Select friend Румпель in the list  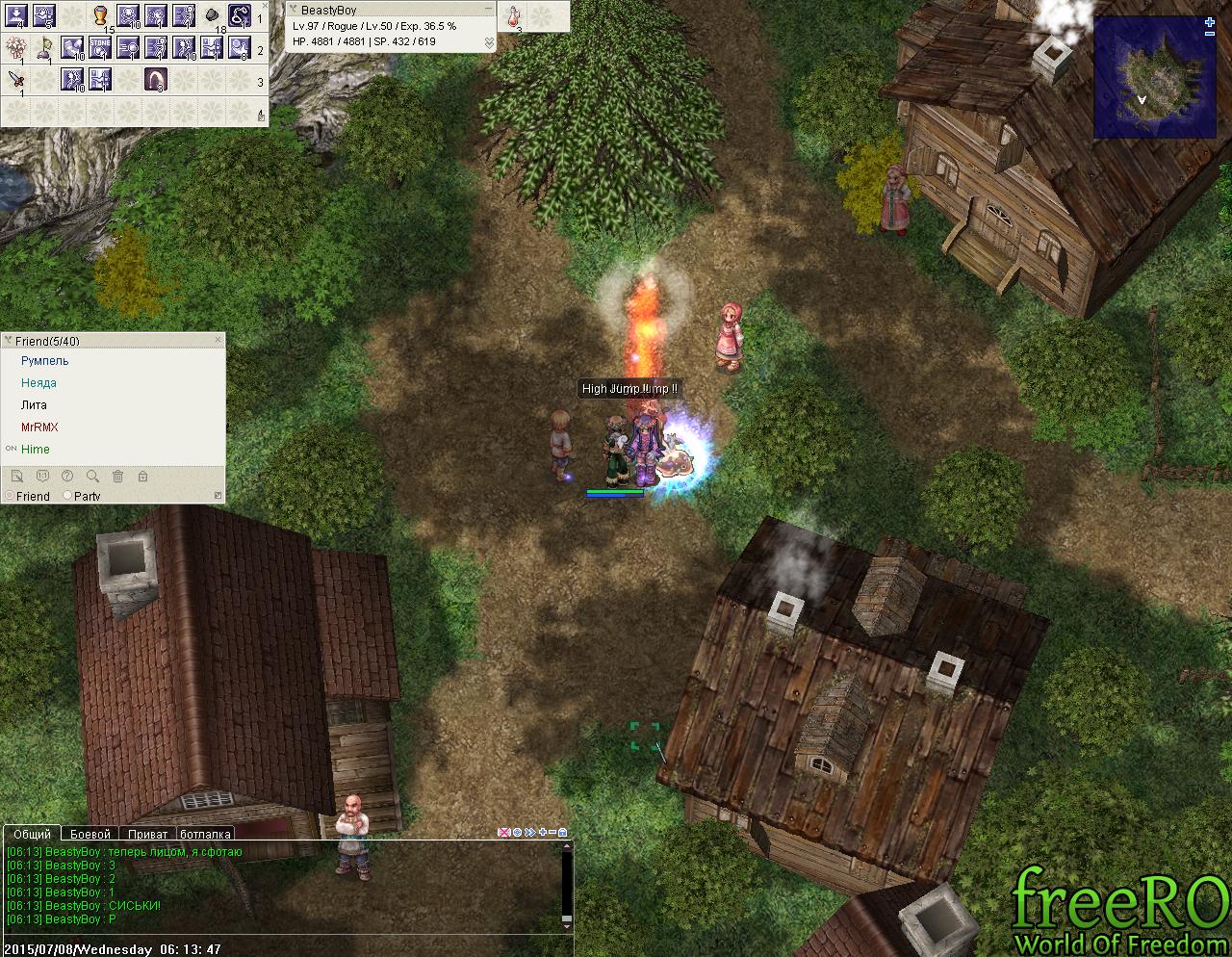point(45,361)
